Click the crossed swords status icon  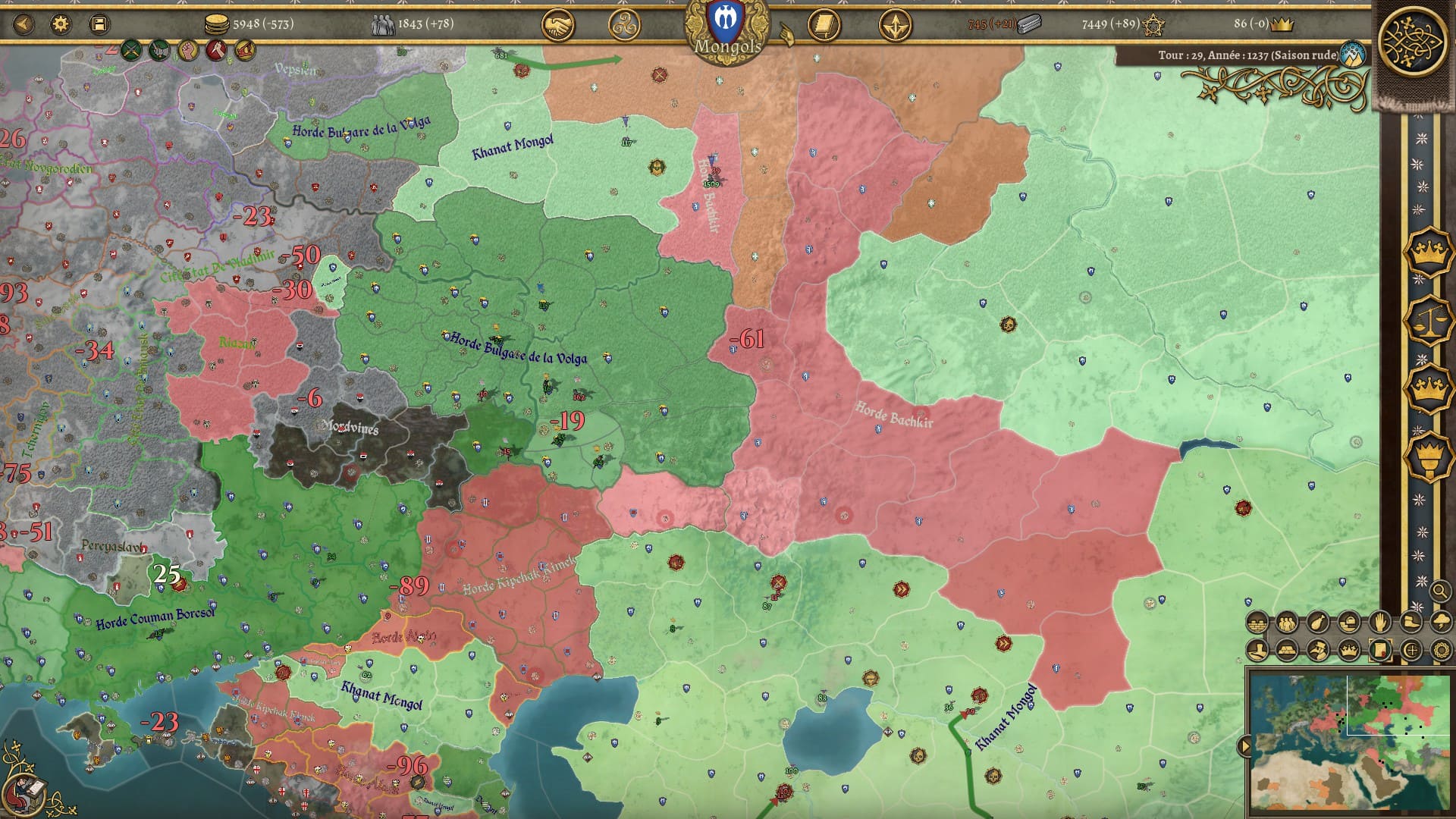[131, 51]
